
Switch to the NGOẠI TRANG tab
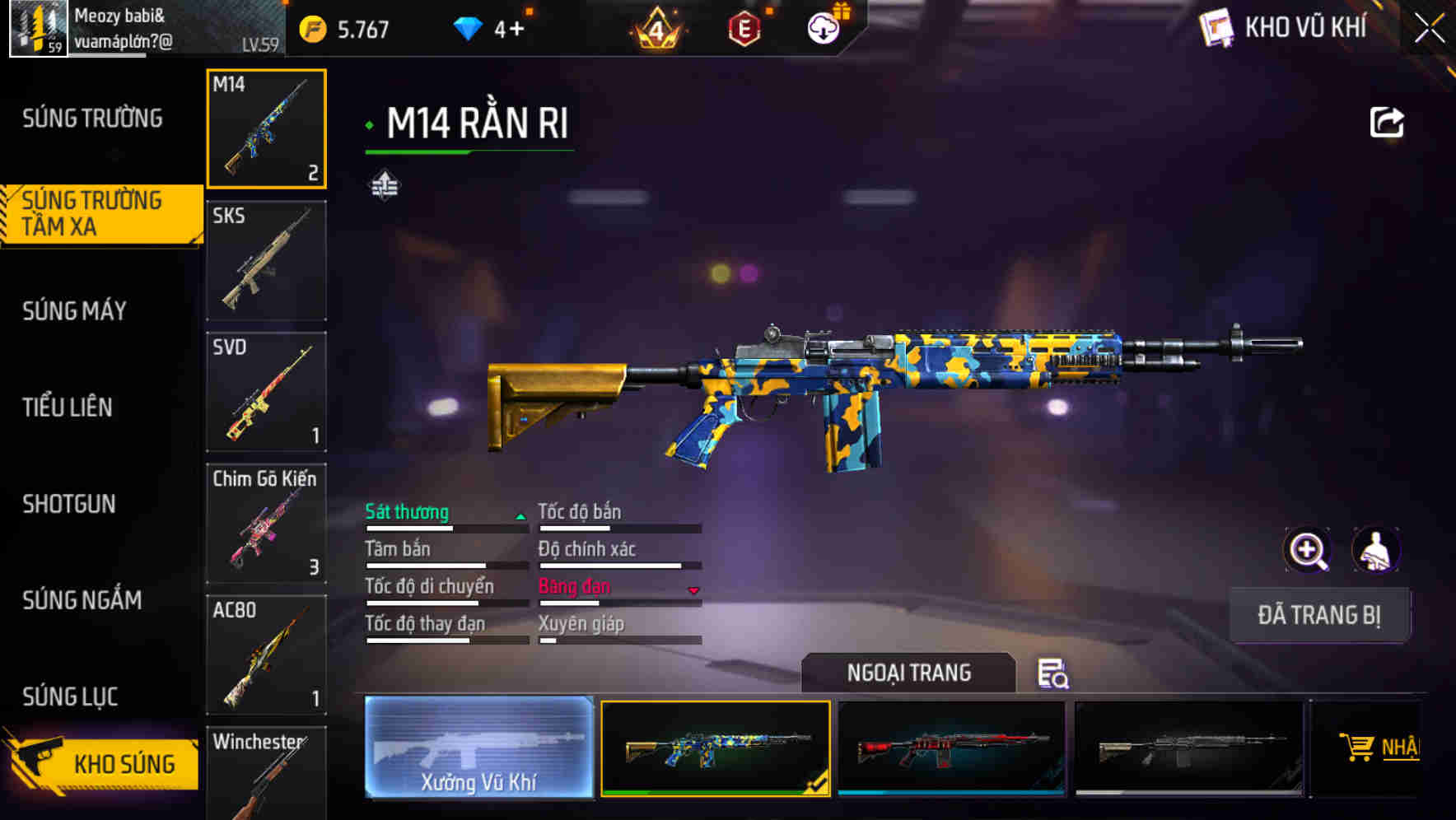(909, 673)
